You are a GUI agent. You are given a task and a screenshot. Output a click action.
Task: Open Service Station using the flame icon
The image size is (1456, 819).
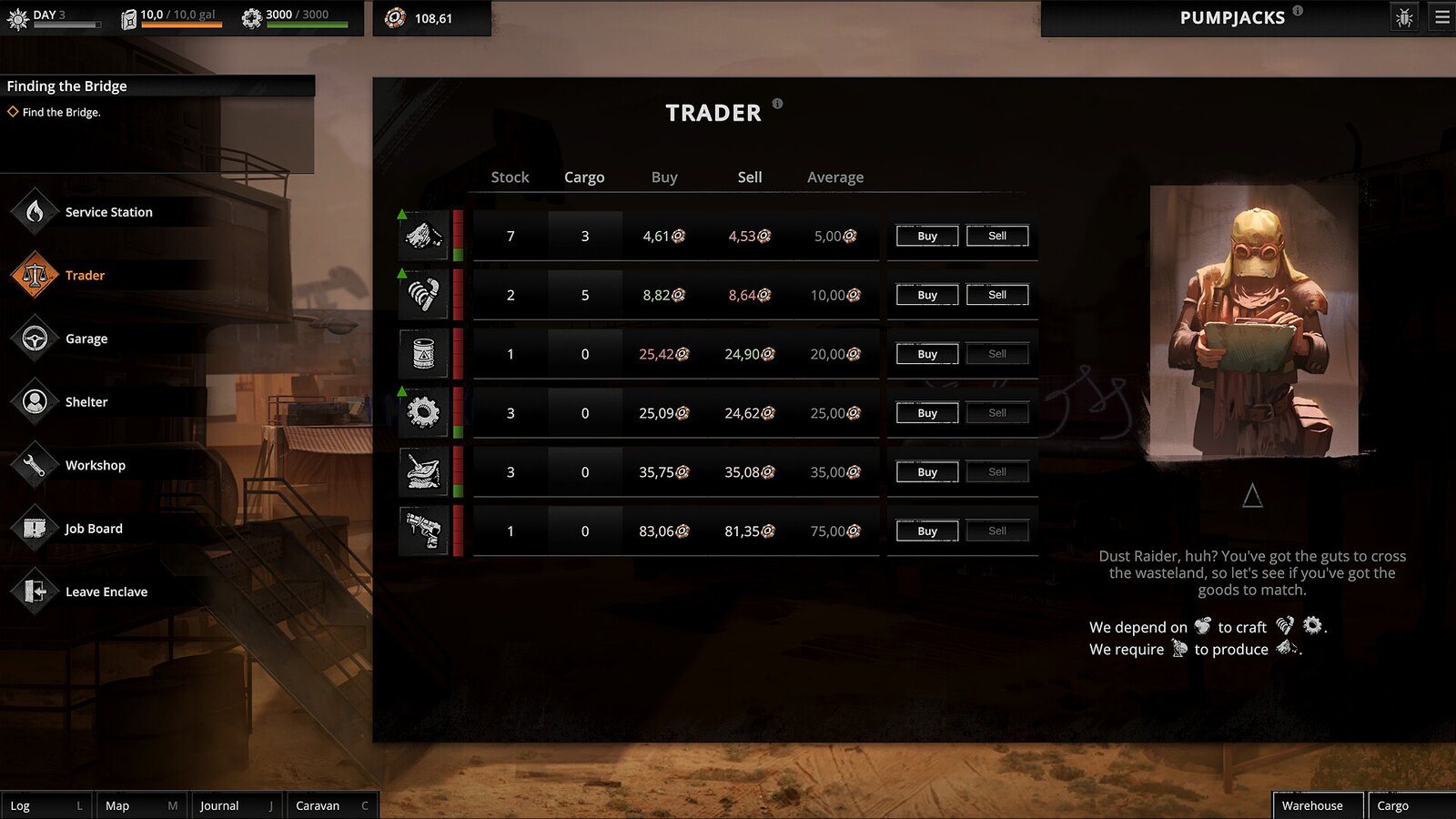(35, 211)
